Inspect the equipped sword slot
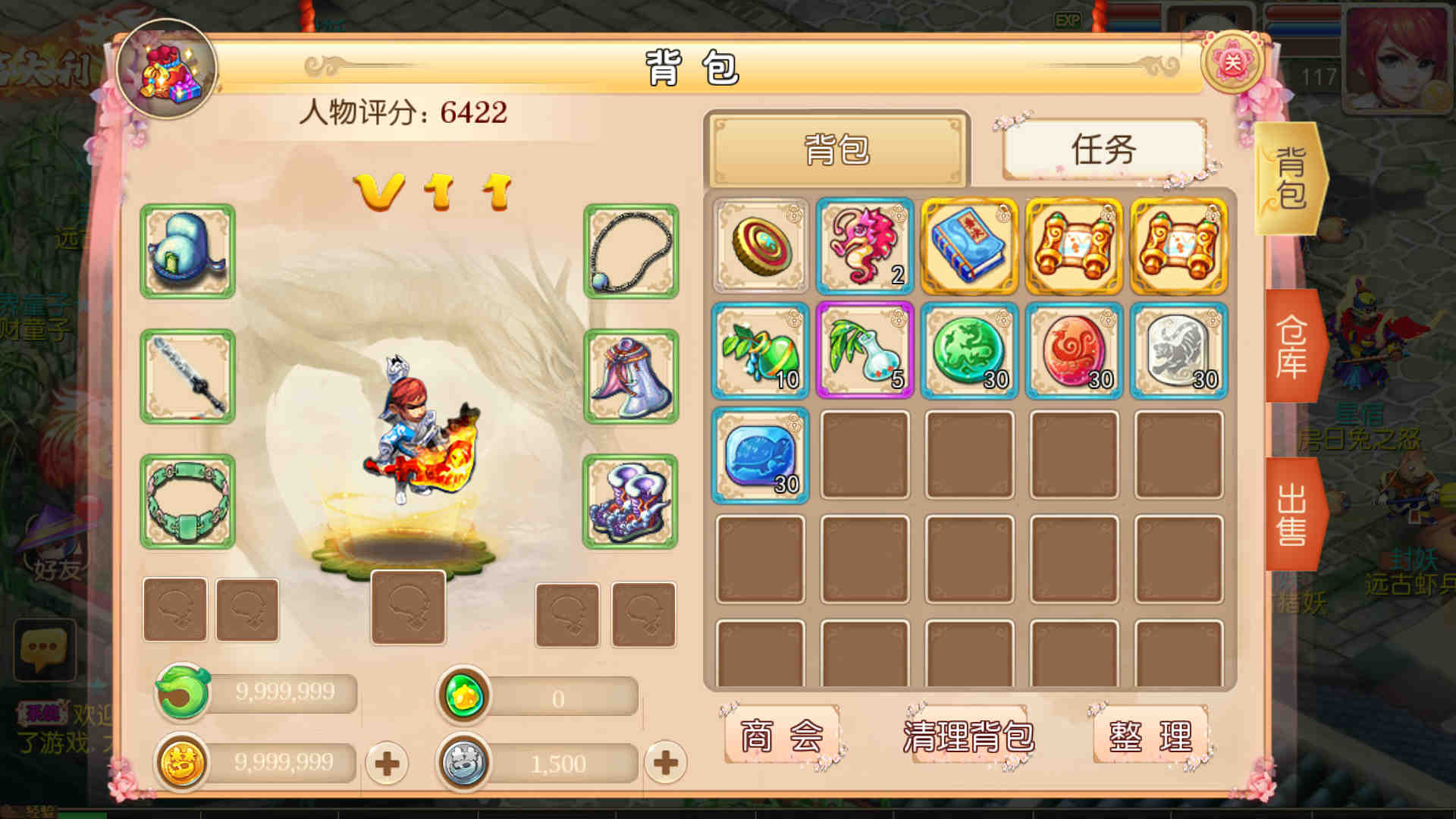 tap(187, 376)
